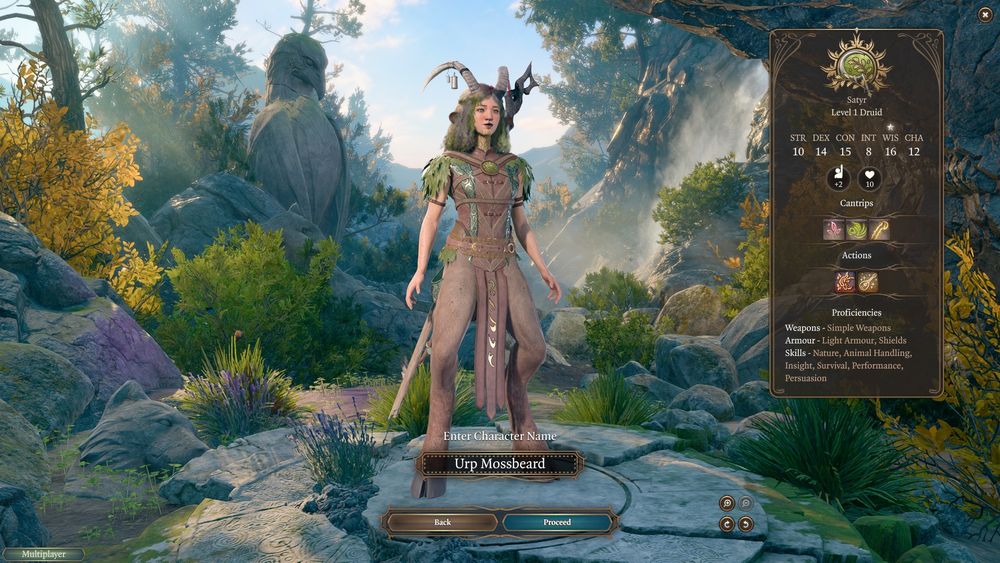This screenshot has width=1000, height=563.
Task: Zoom out the character preview
Action: [746, 504]
